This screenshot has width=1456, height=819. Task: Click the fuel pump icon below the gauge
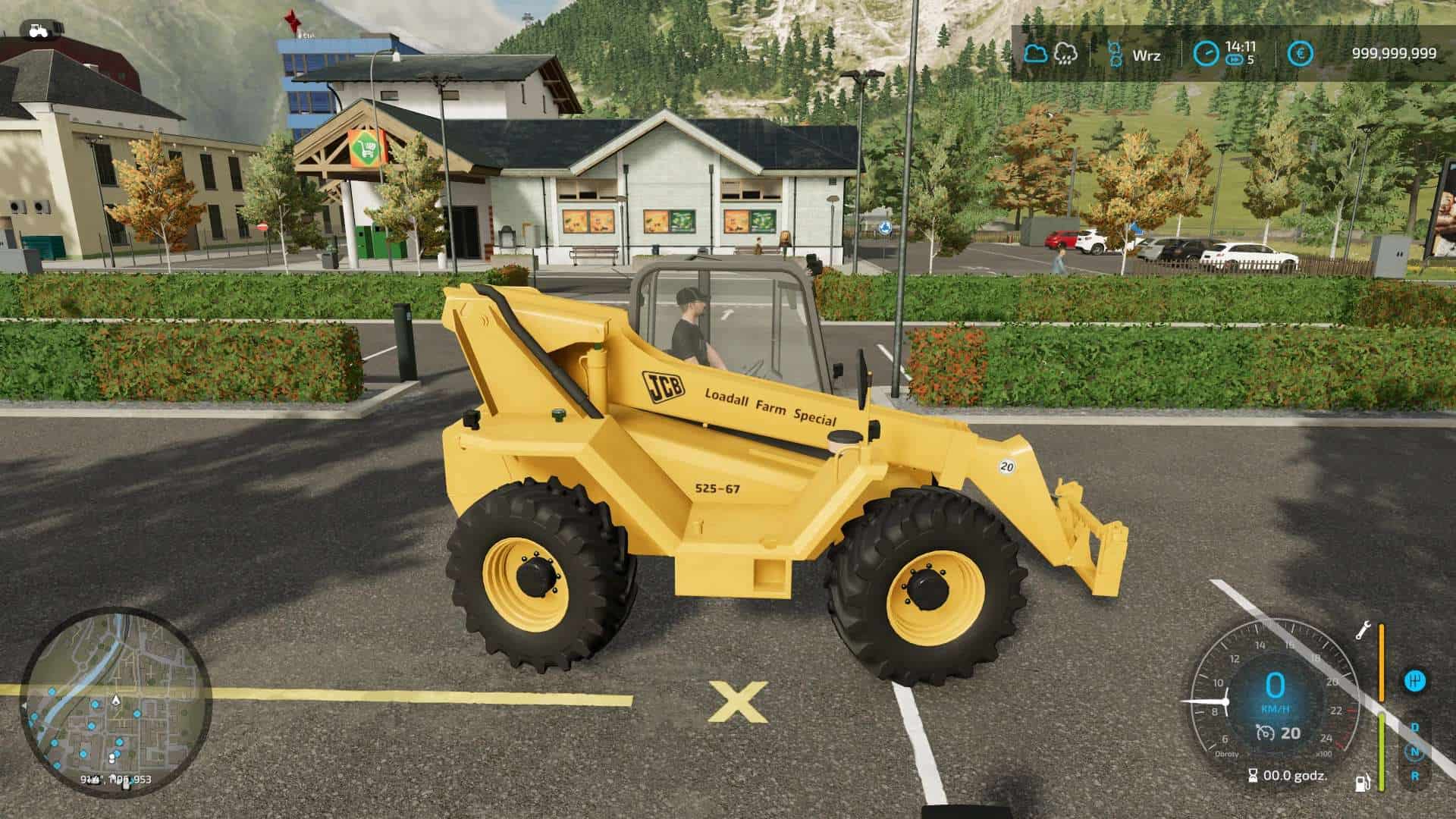pyautogui.click(x=1362, y=783)
